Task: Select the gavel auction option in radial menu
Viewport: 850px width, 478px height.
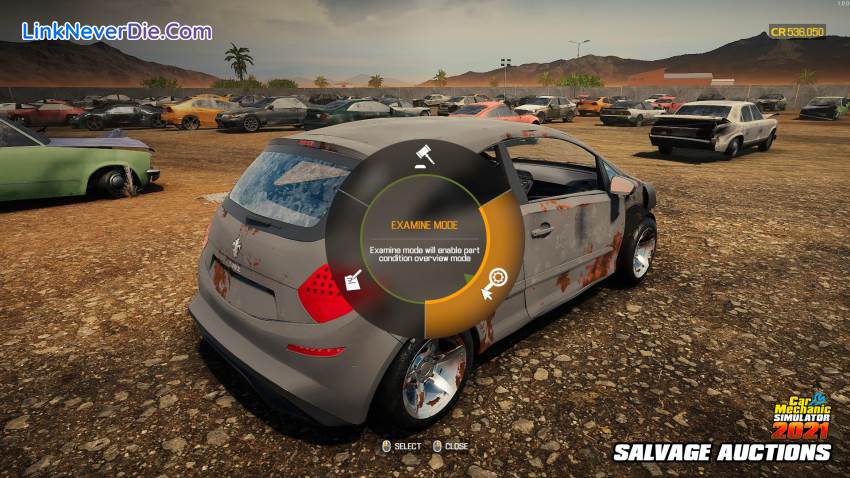Action: 422,156
